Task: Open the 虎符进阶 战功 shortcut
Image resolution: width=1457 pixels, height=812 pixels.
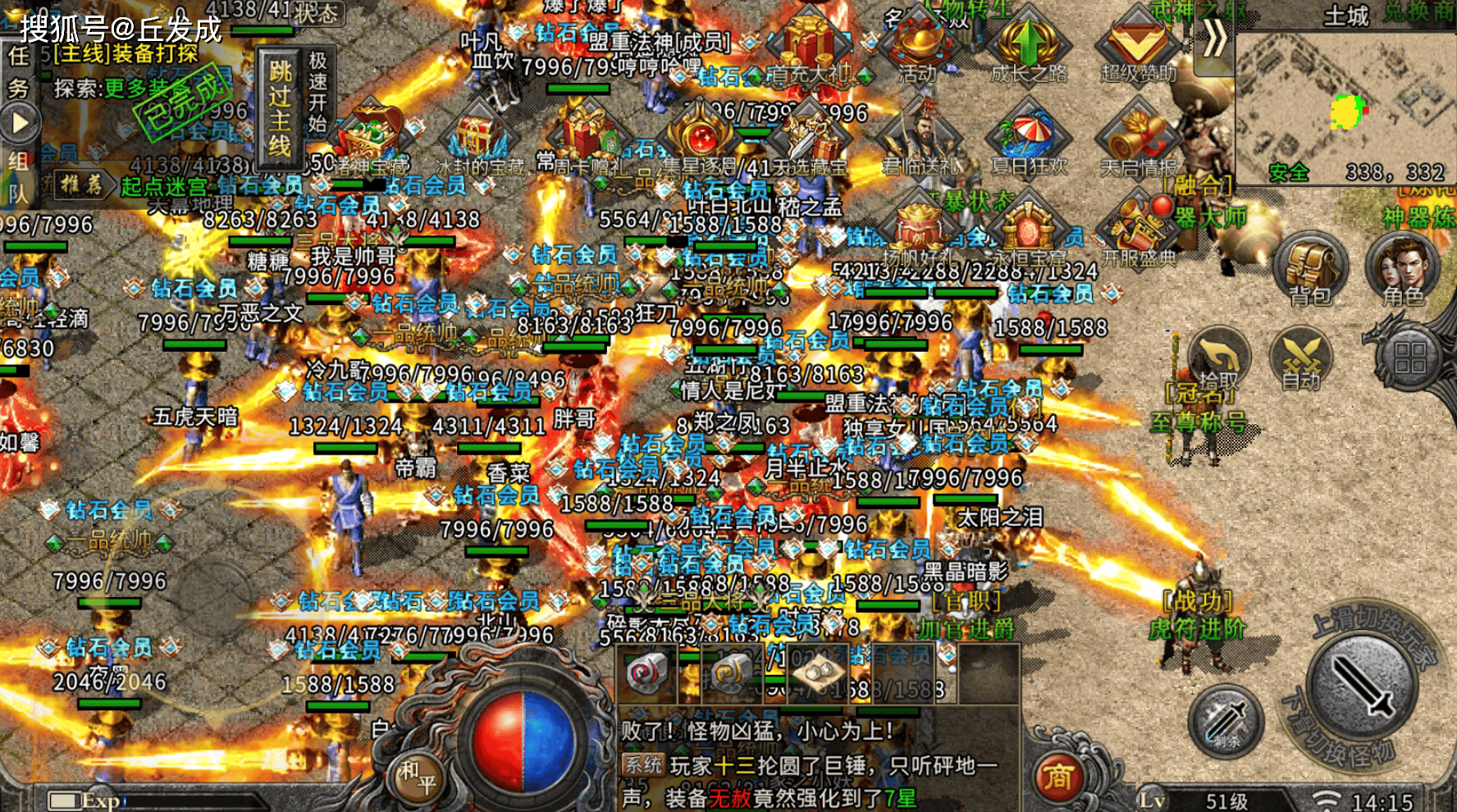Action: (x=1198, y=617)
